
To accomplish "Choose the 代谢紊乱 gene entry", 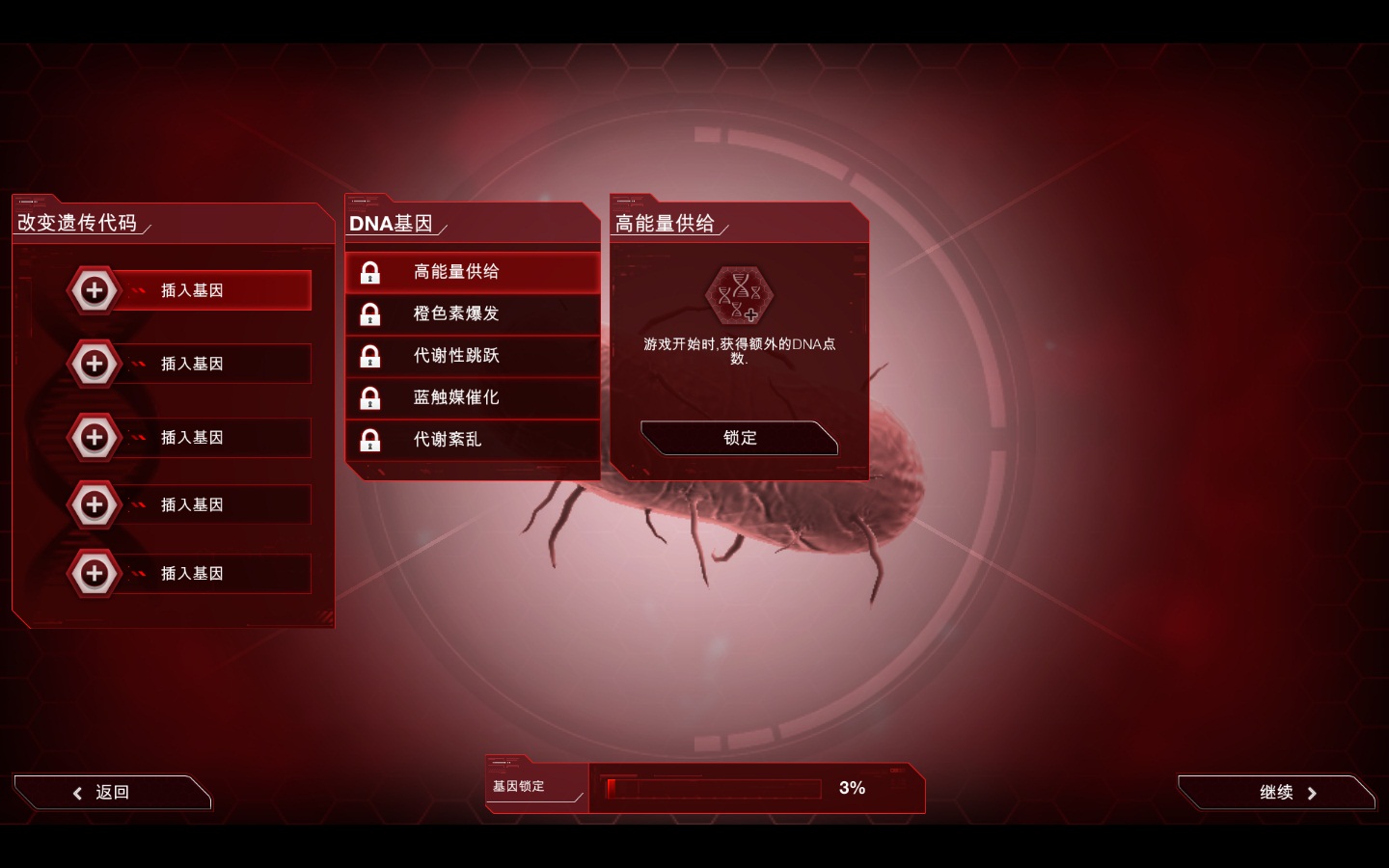I will 473,440.
